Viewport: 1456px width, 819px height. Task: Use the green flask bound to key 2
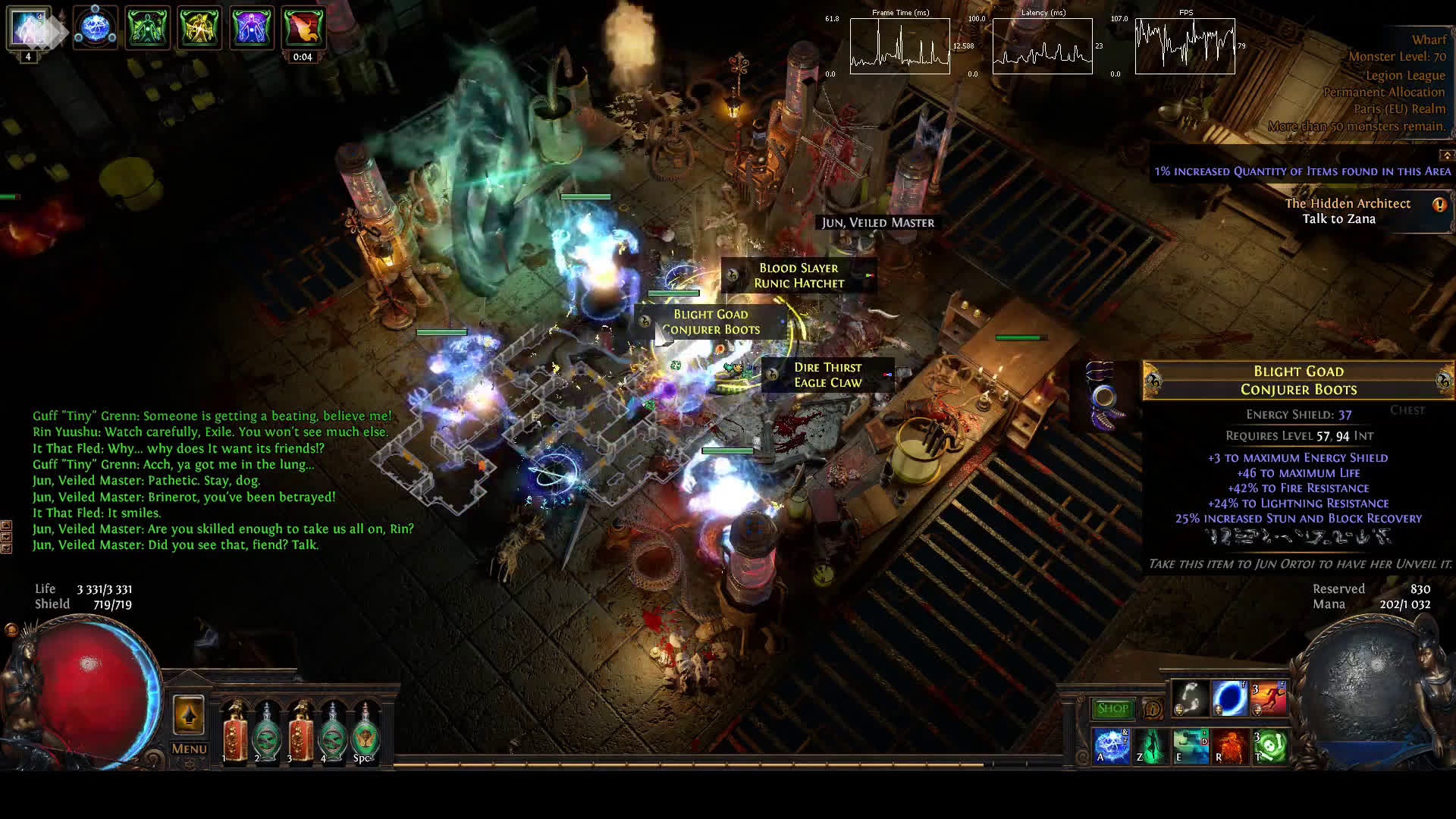coord(267,733)
